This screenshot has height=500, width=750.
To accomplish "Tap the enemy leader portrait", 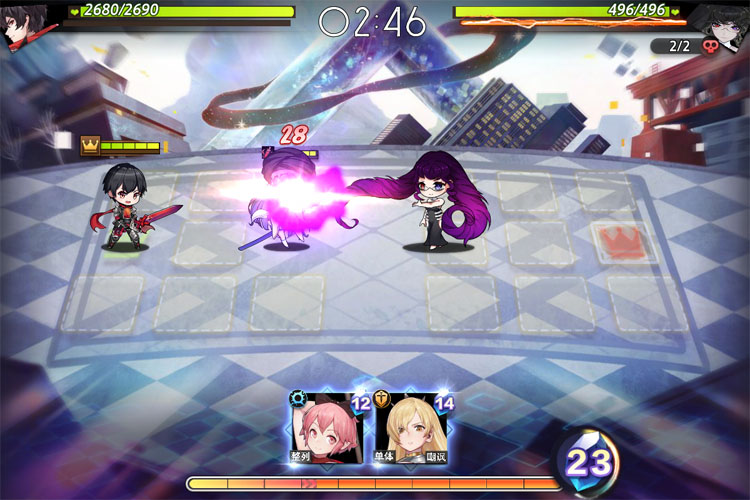I will (724, 24).
